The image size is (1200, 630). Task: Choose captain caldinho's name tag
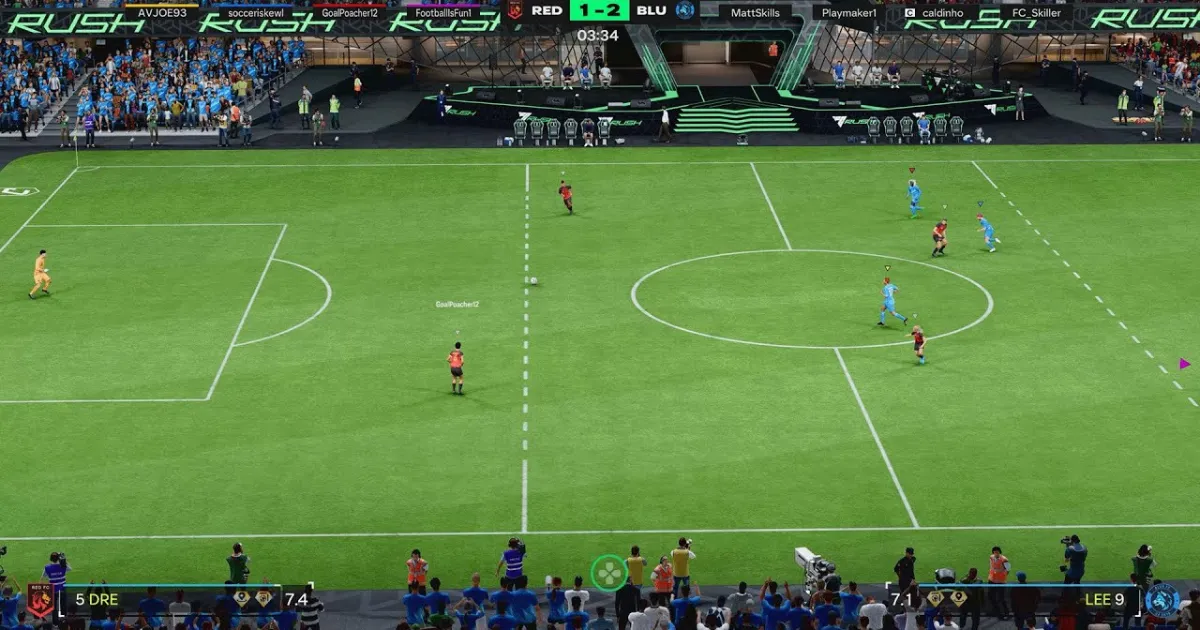tap(940, 12)
